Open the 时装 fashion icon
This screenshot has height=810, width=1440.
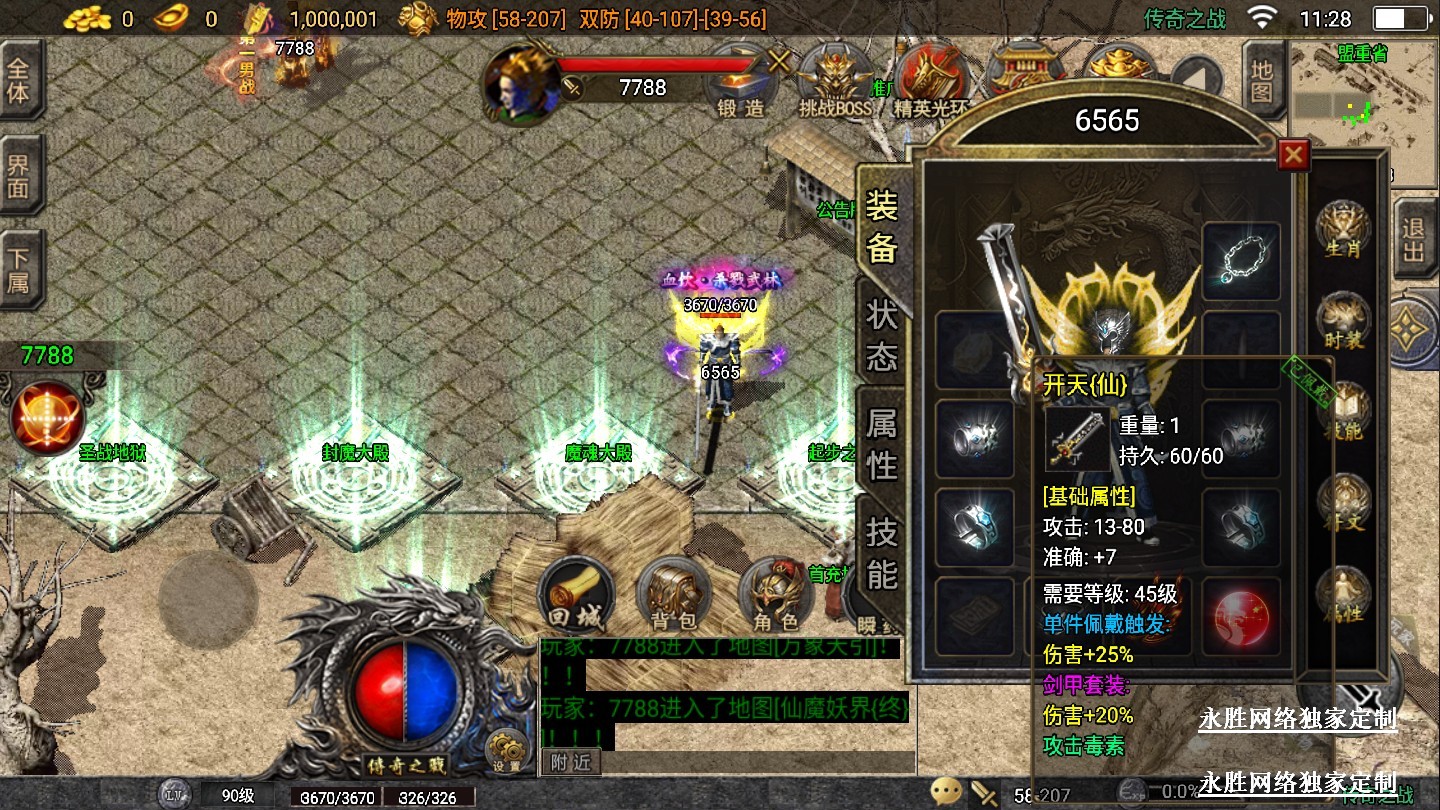point(1342,322)
